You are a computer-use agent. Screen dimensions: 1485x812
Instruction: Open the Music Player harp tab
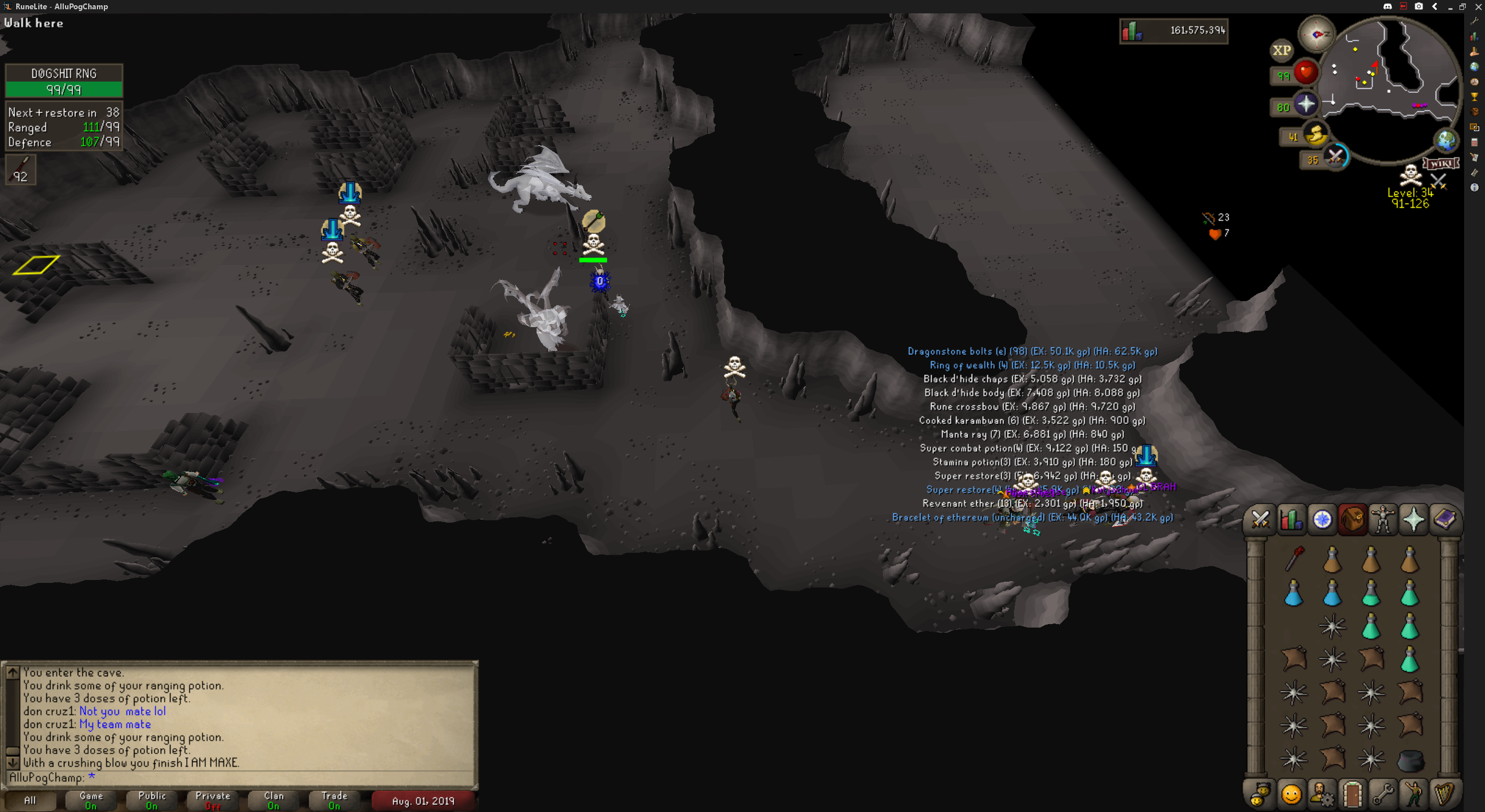[1444, 794]
